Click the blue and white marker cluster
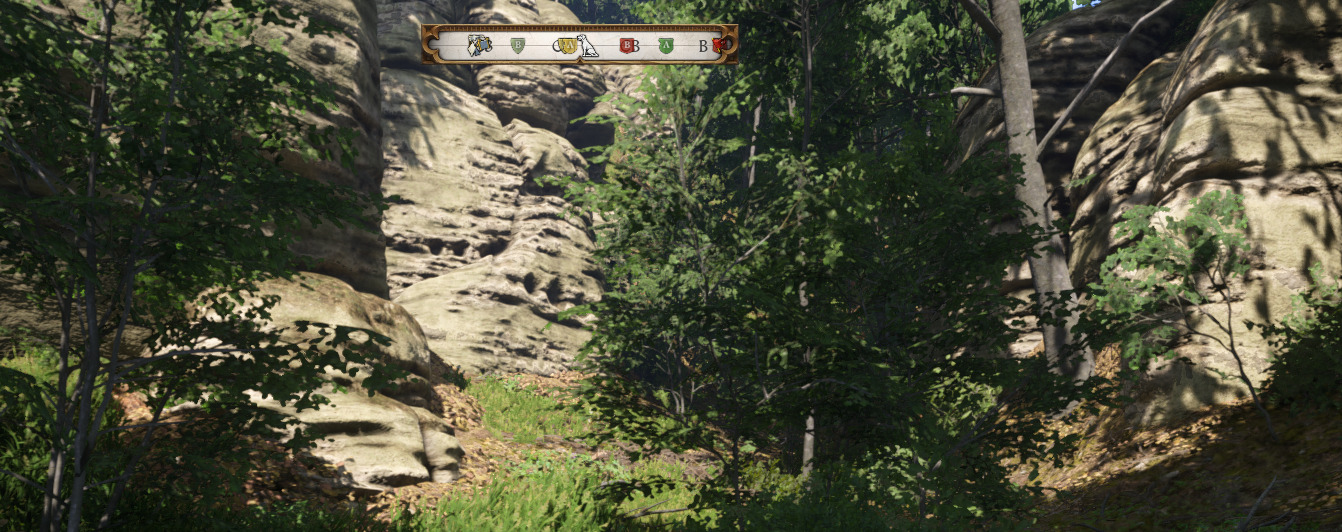The image size is (1342, 532). tap(479, 45)
